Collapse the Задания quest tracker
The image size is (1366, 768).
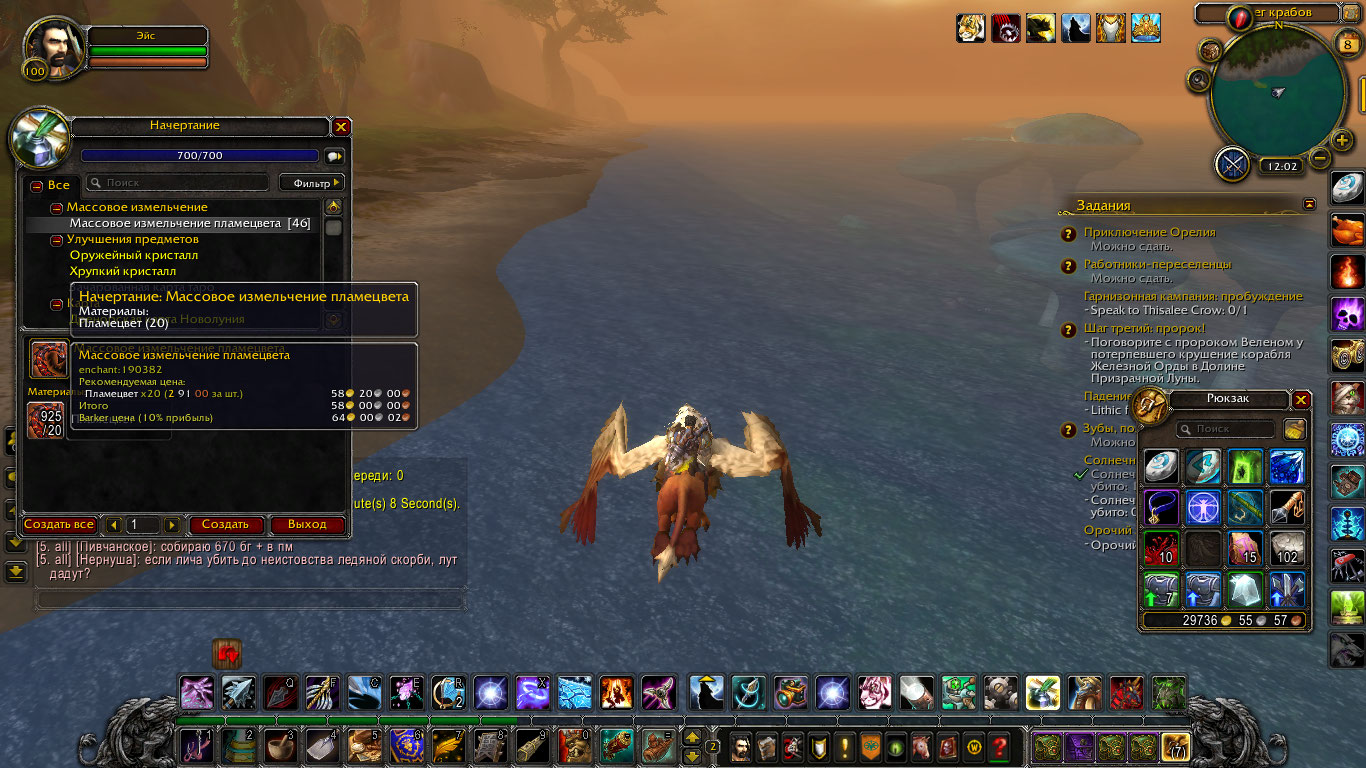pyautogui.click(x=1309, y=204)
